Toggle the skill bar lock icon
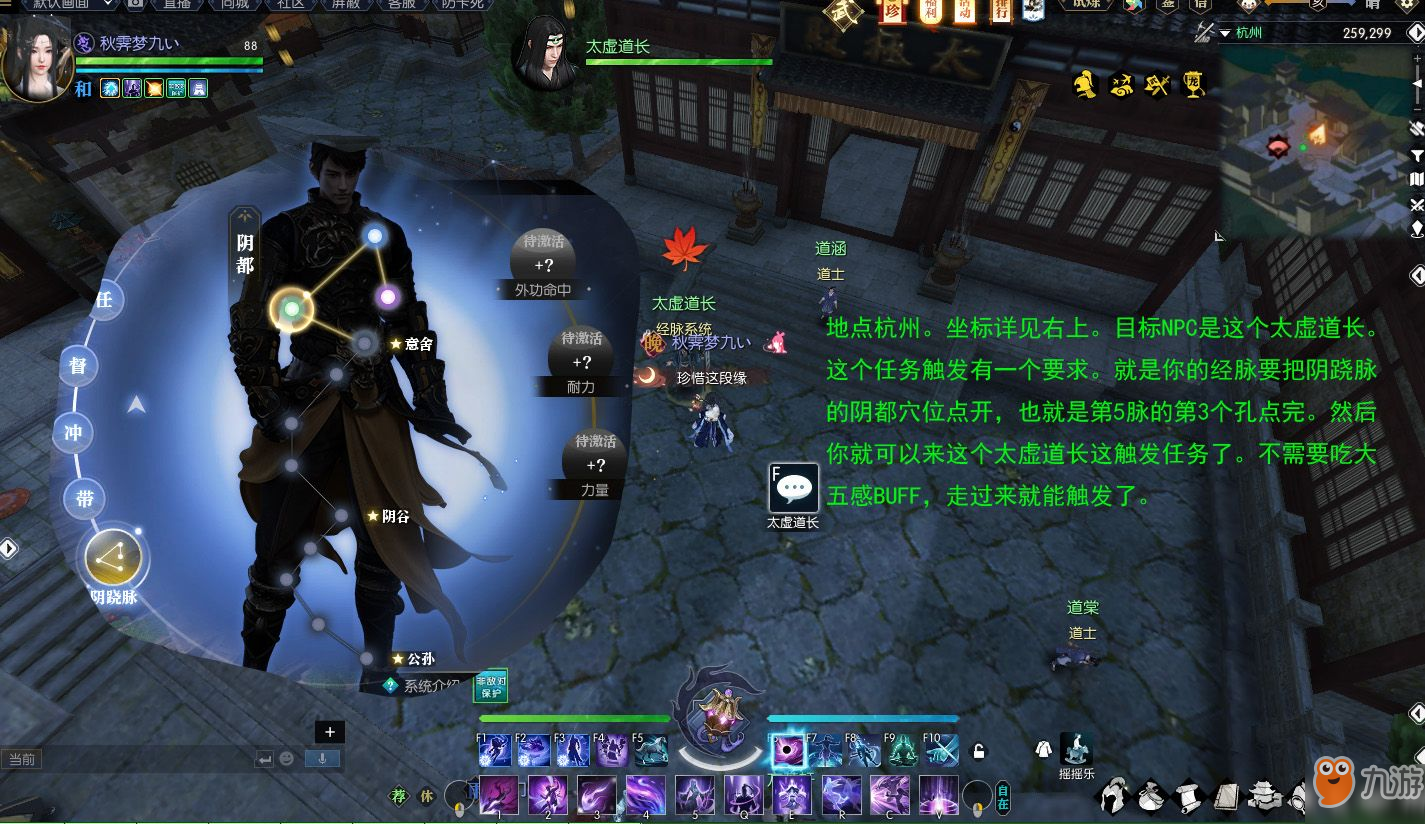 [x=980, y=752]
